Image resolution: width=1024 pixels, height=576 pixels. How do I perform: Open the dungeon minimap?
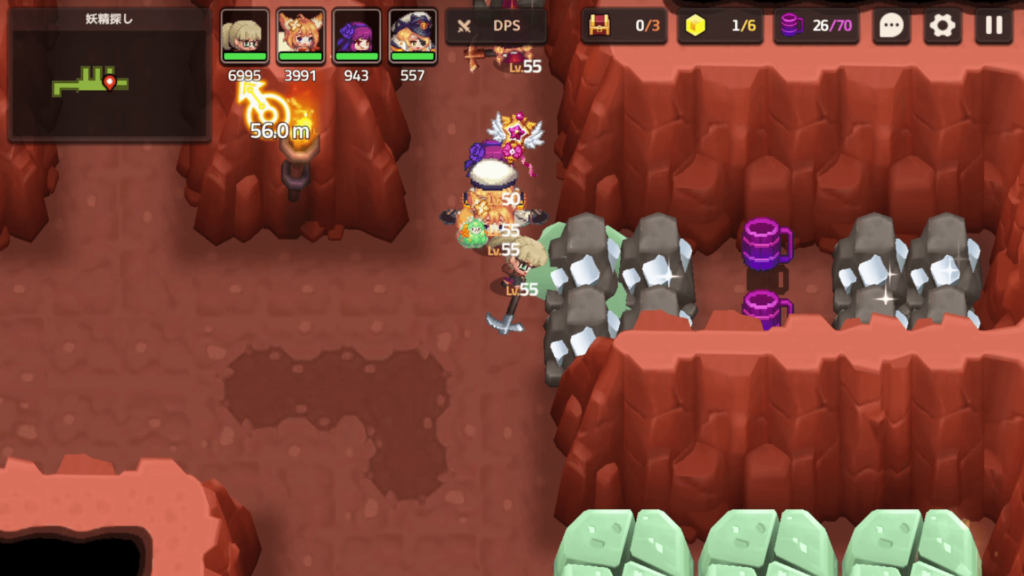tap(108, 75)
